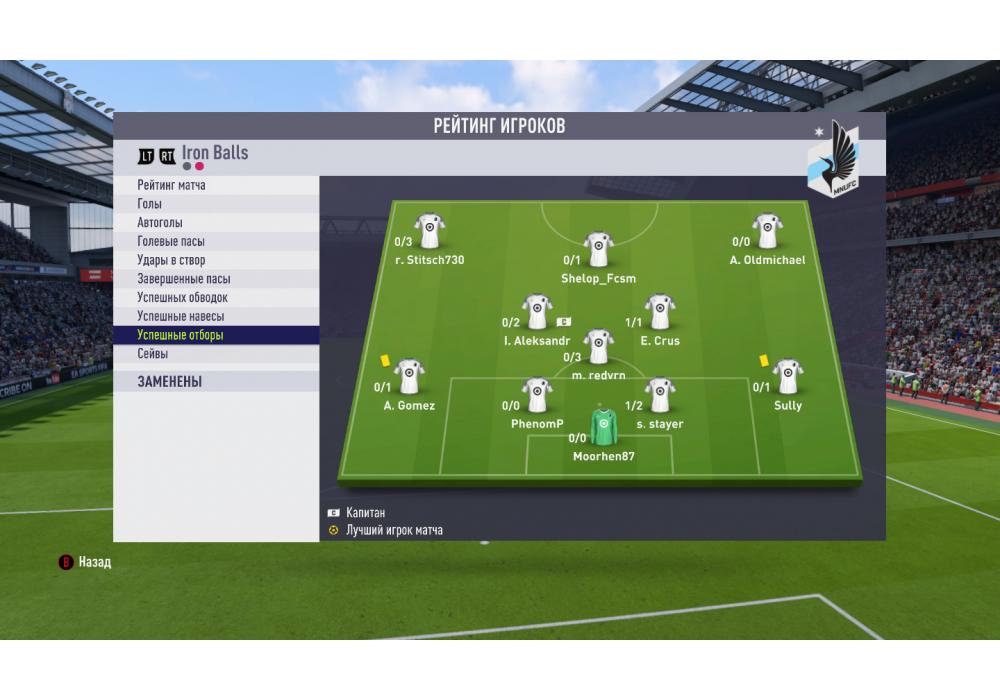Open Завершенные пасы statistics
The width and height of the screenshot is (1000, 700).
pos(184,279)
